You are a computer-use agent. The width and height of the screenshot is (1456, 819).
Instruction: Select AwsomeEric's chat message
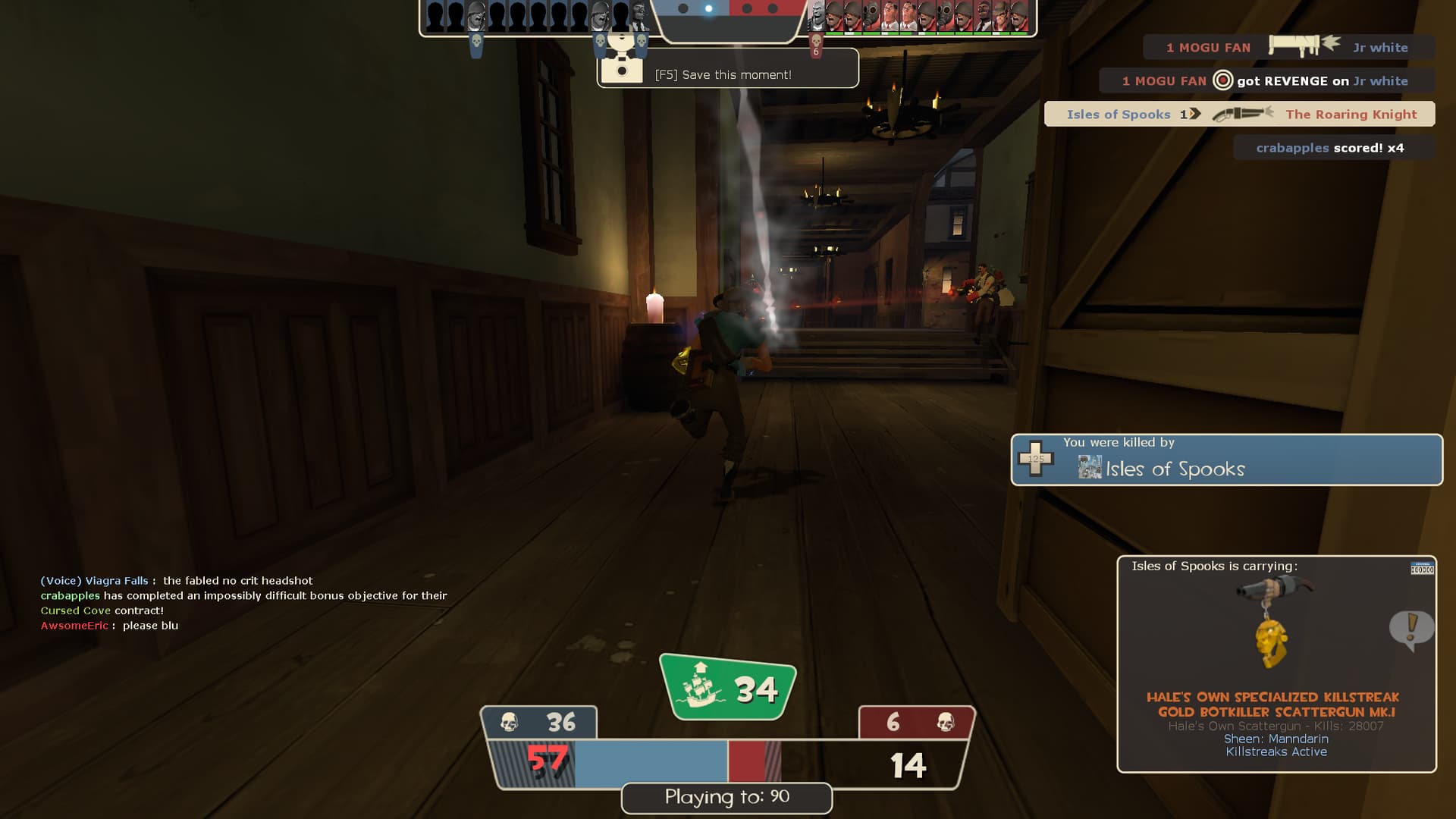pos(110,626)
